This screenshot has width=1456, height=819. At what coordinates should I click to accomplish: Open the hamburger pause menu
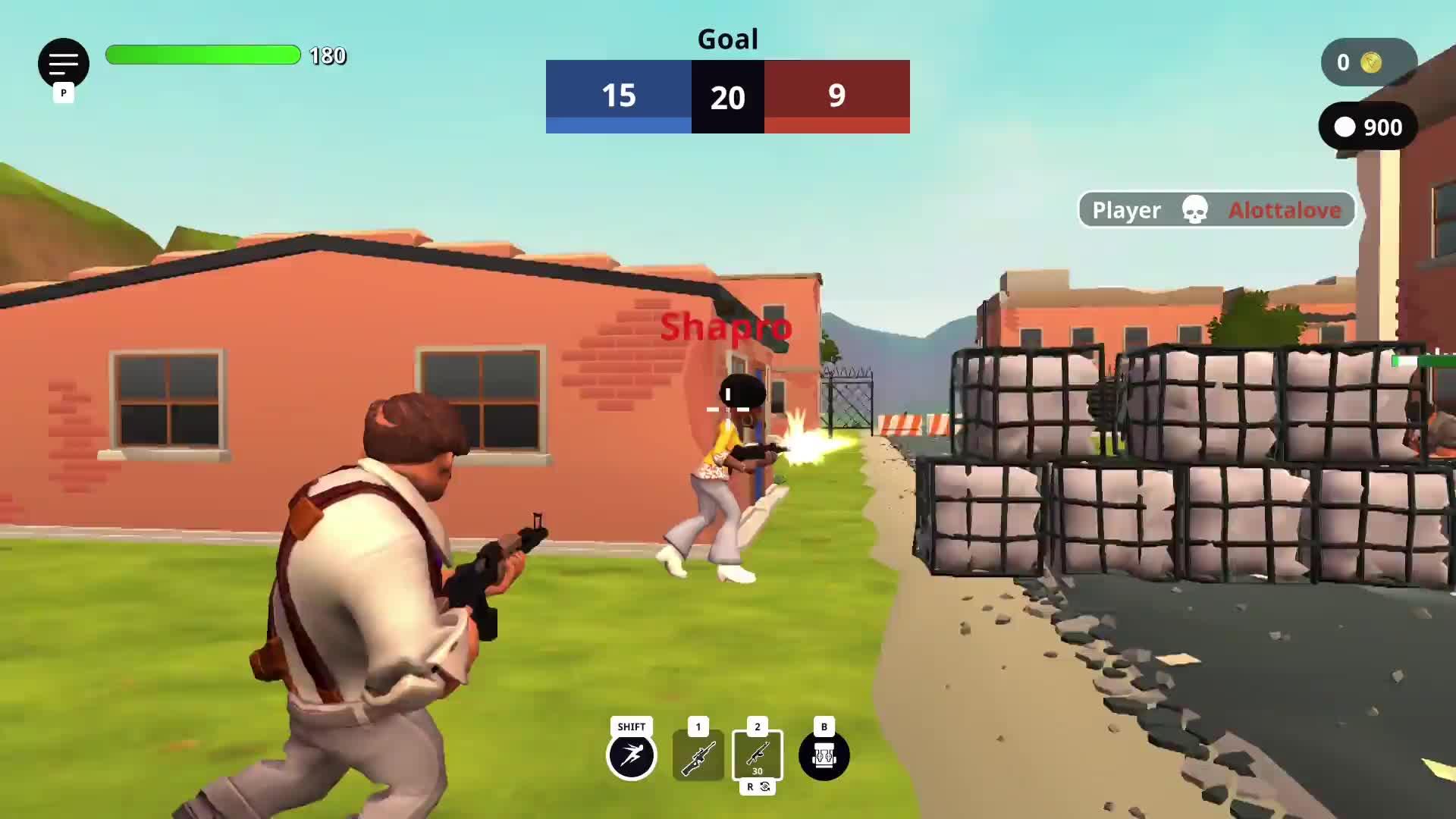click(x=64, y=63)
